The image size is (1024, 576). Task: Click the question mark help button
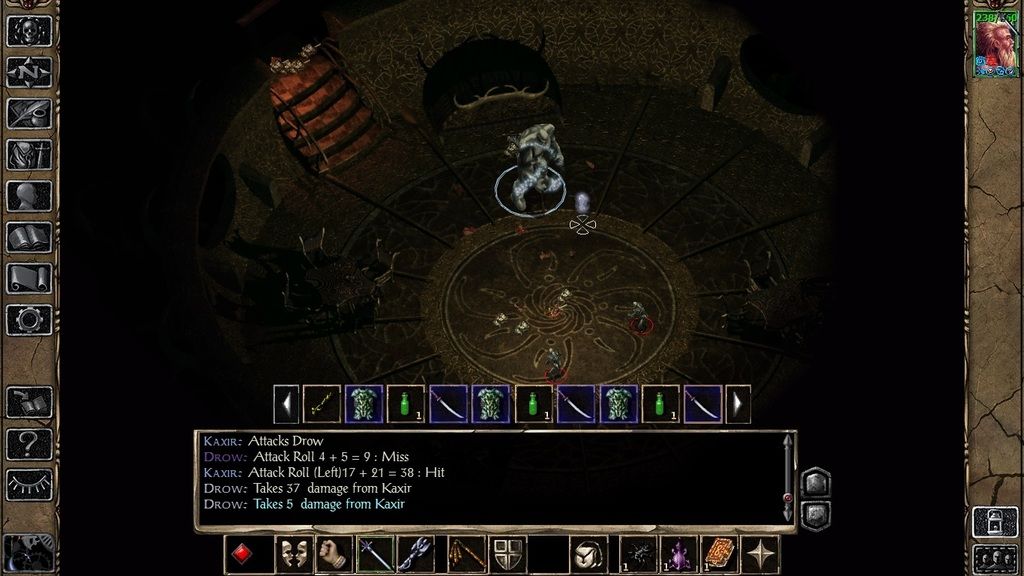29,443
